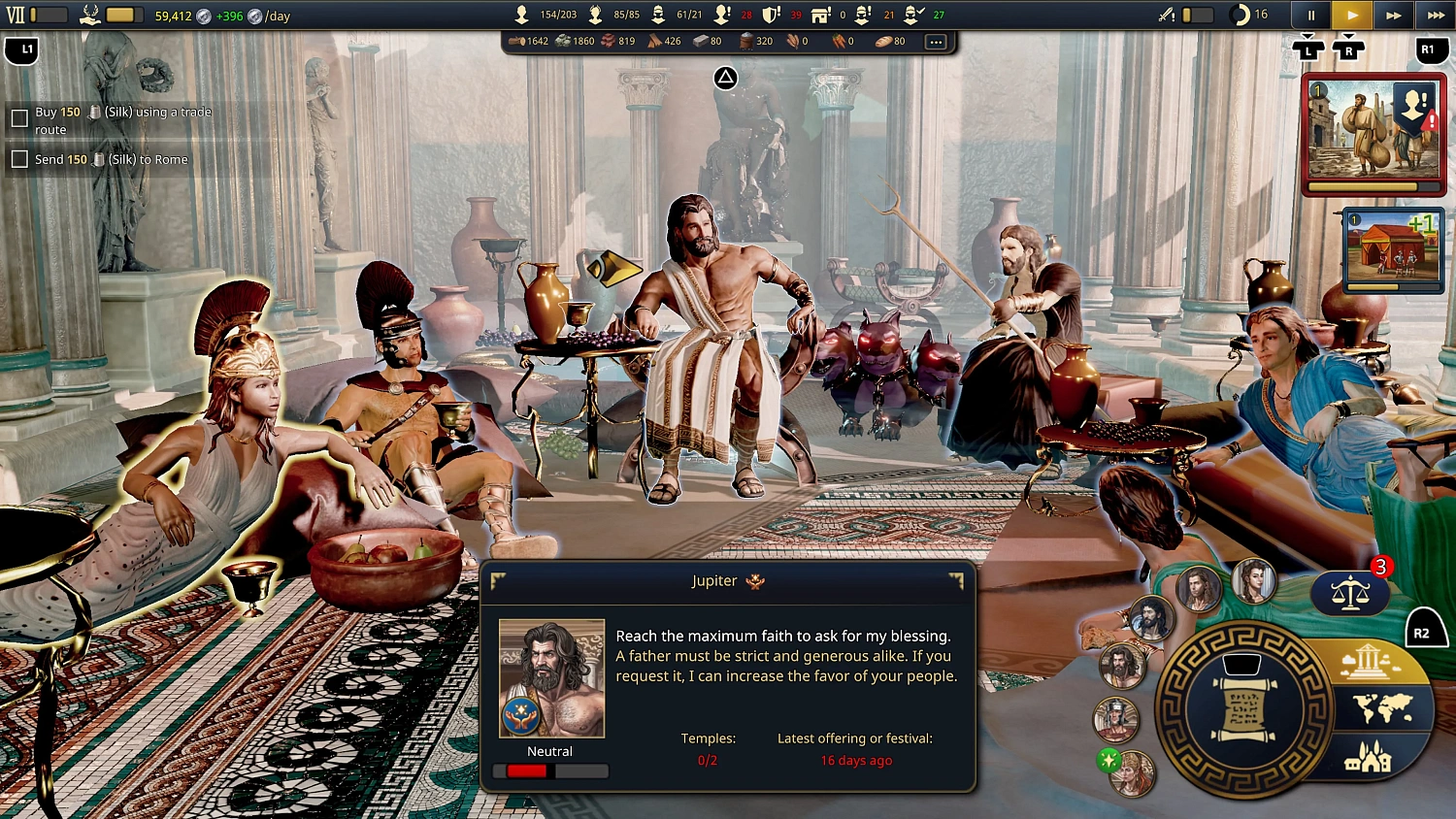
Task: Click the military sword alert icon in top bar
Action: (x=1166, y=15)
